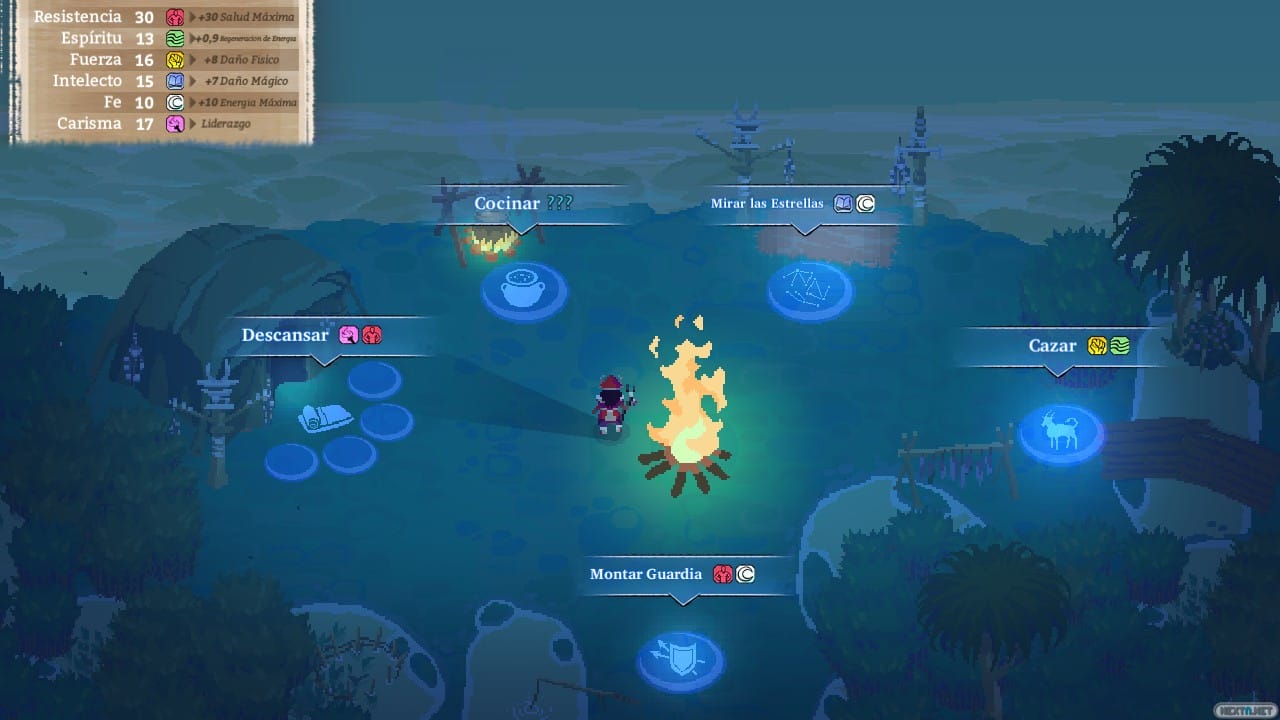Click the Montar Guardia action label
1280x720 pixels.
coord(646,574)
